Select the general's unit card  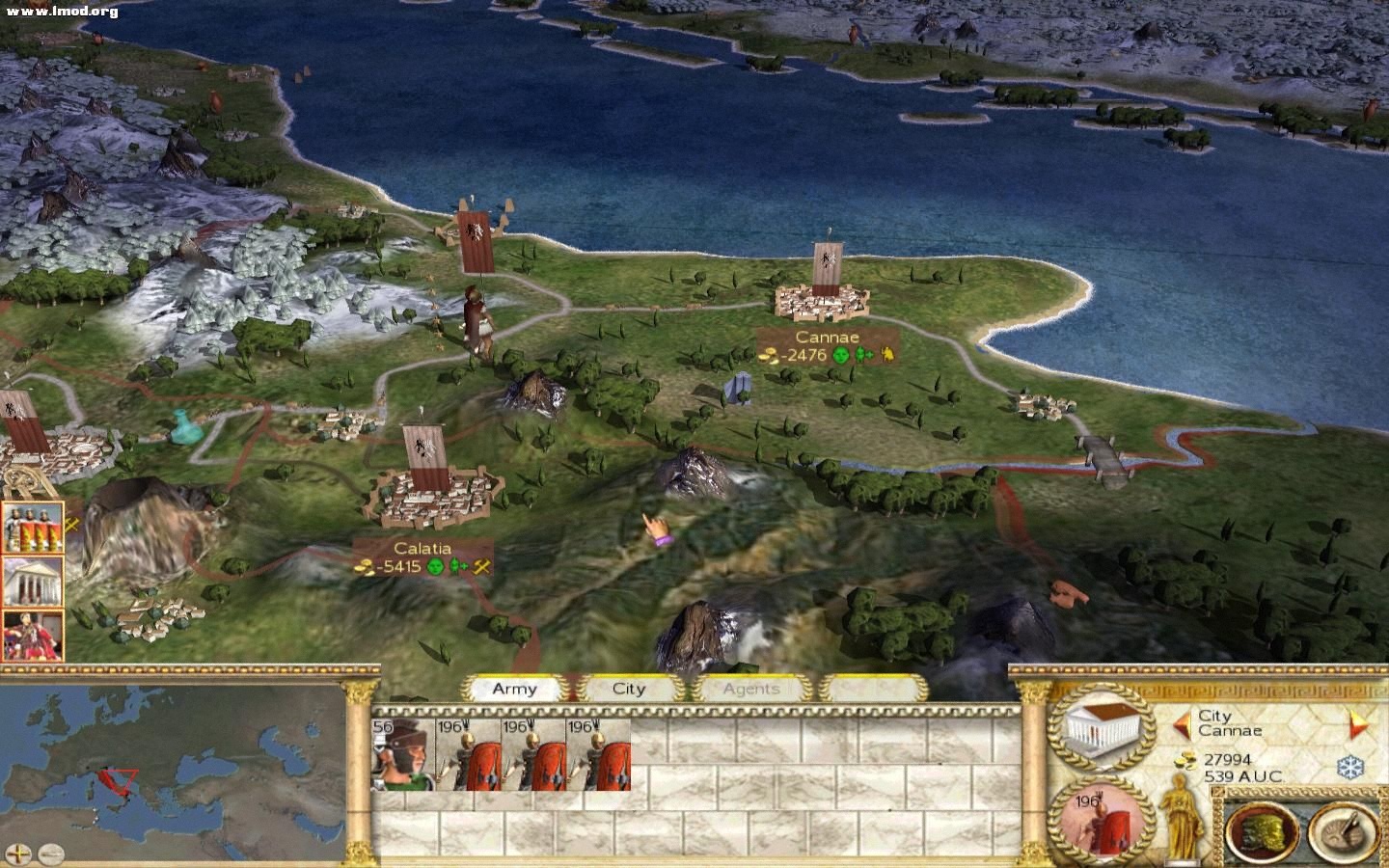(x=403, y=754)
